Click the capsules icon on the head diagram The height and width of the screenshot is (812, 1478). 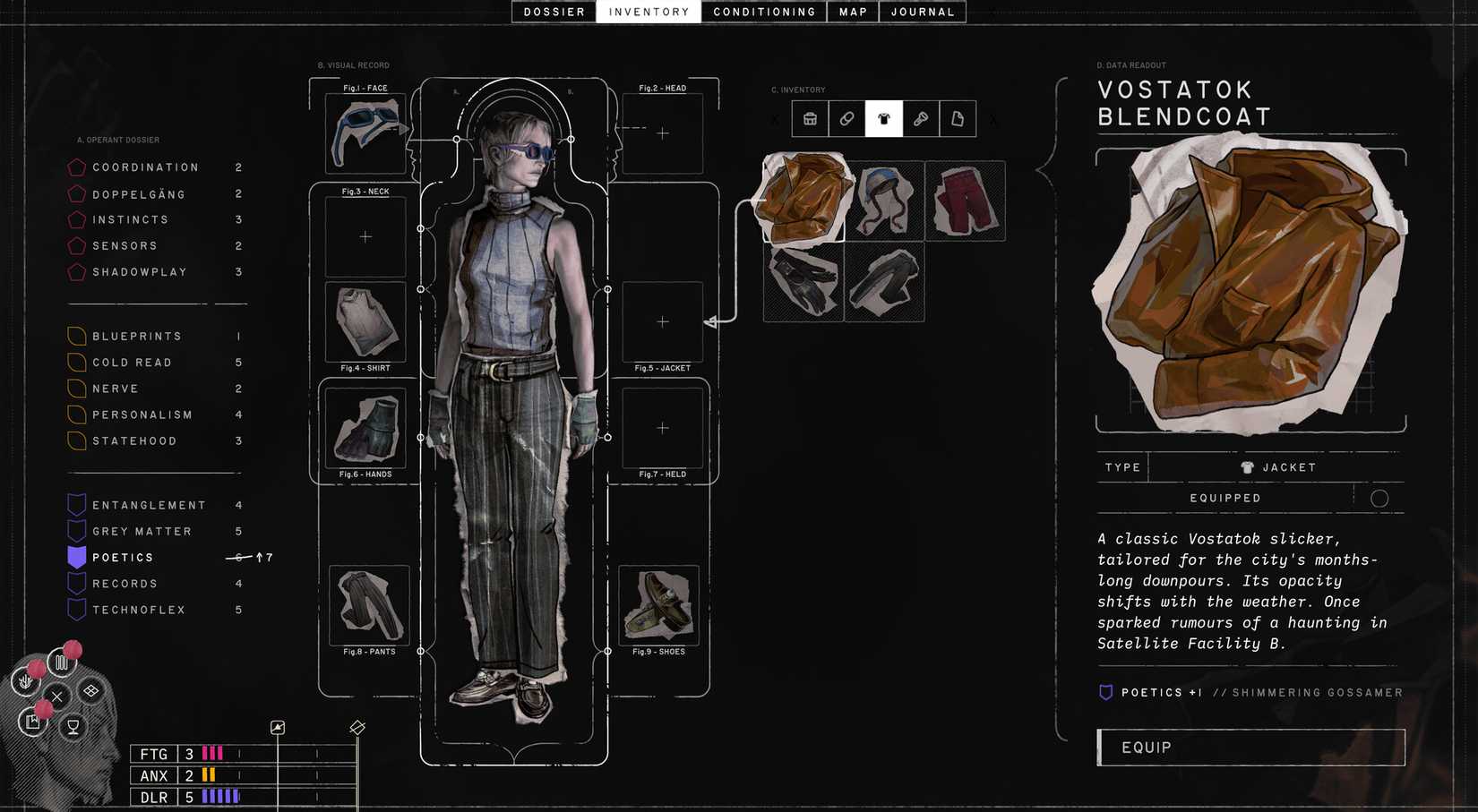[62, 663]
